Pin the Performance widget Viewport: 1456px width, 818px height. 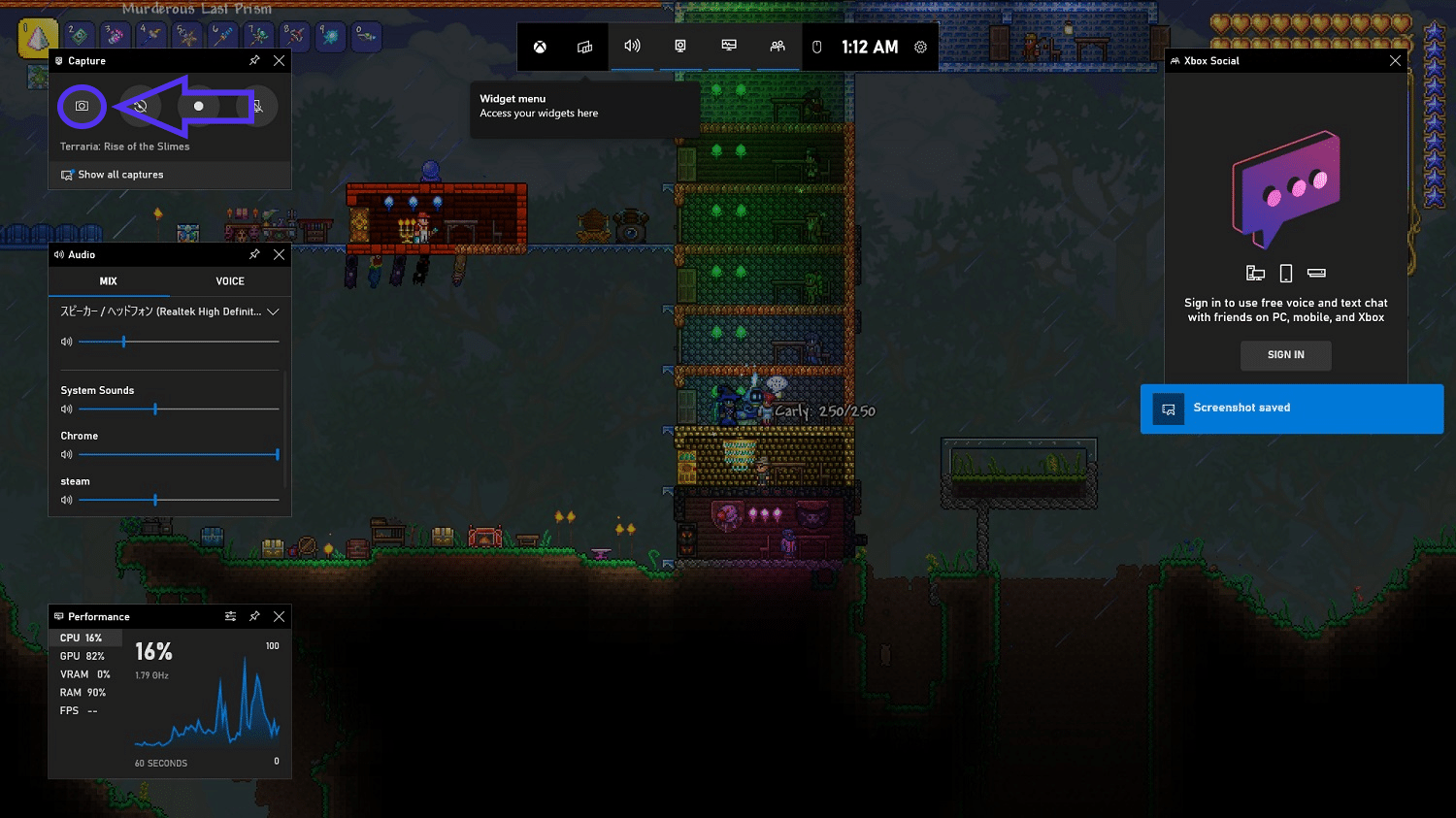[254, 616]
